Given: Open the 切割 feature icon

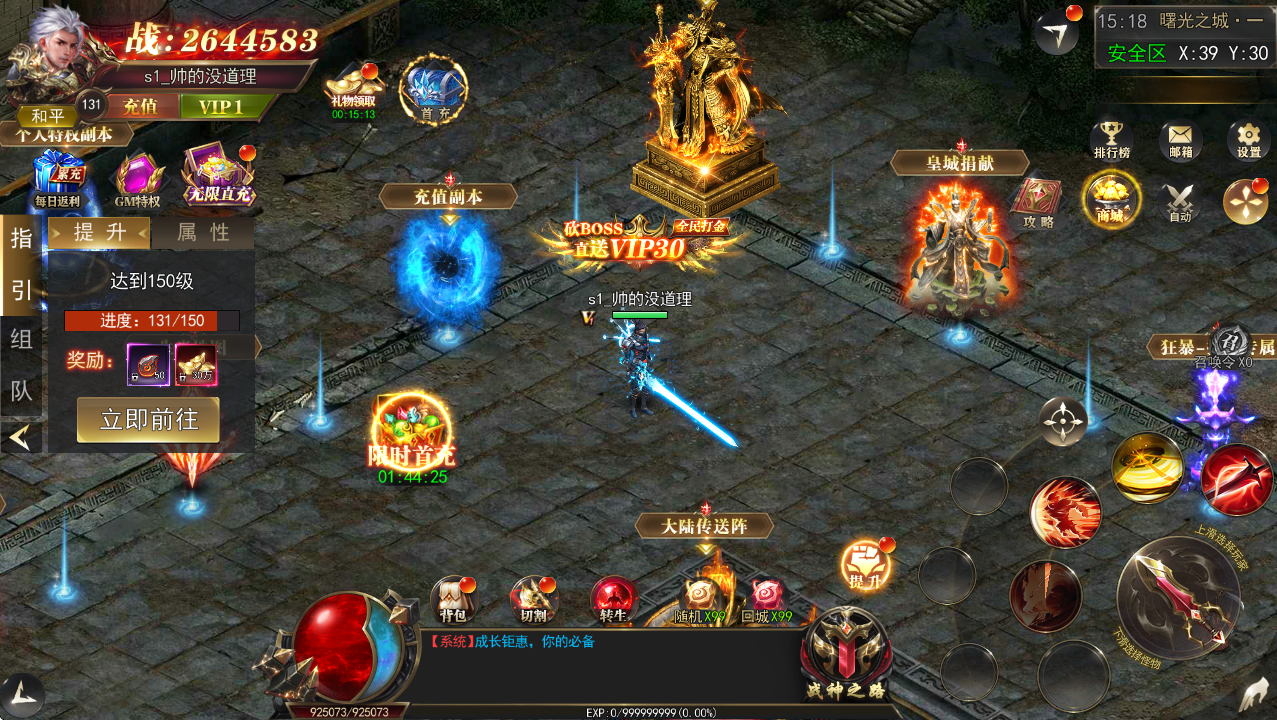Looking at the screenshot, I should pos(531,598).
